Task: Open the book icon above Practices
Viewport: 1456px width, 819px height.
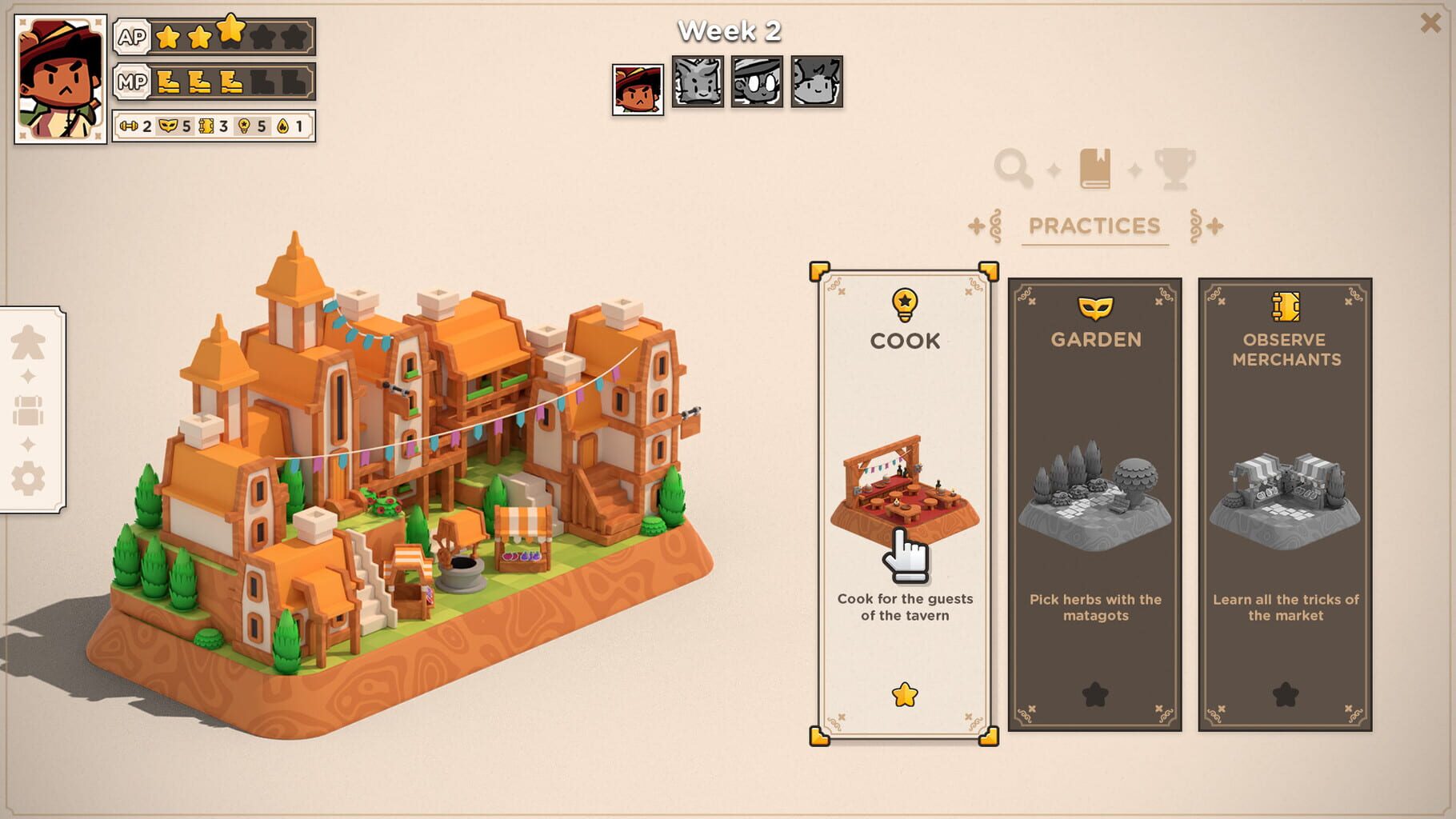Action: pos(1097,166)
